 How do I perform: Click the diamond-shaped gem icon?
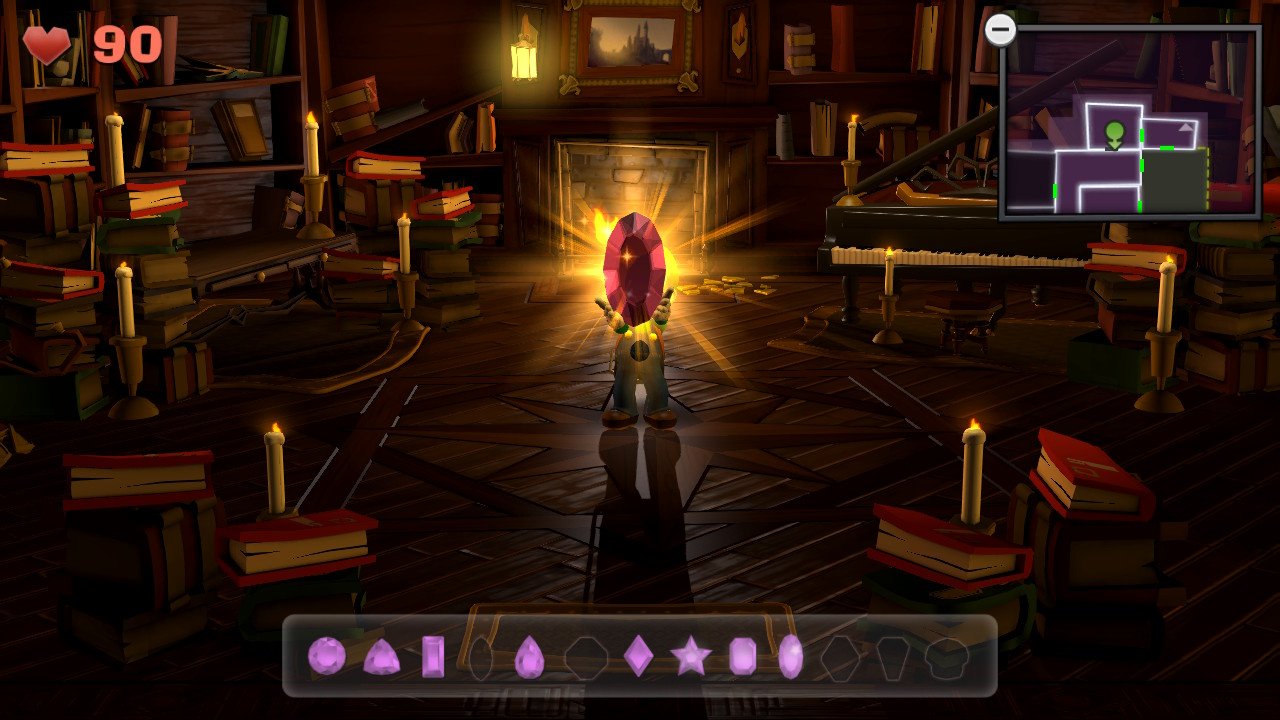click(638, 655)
